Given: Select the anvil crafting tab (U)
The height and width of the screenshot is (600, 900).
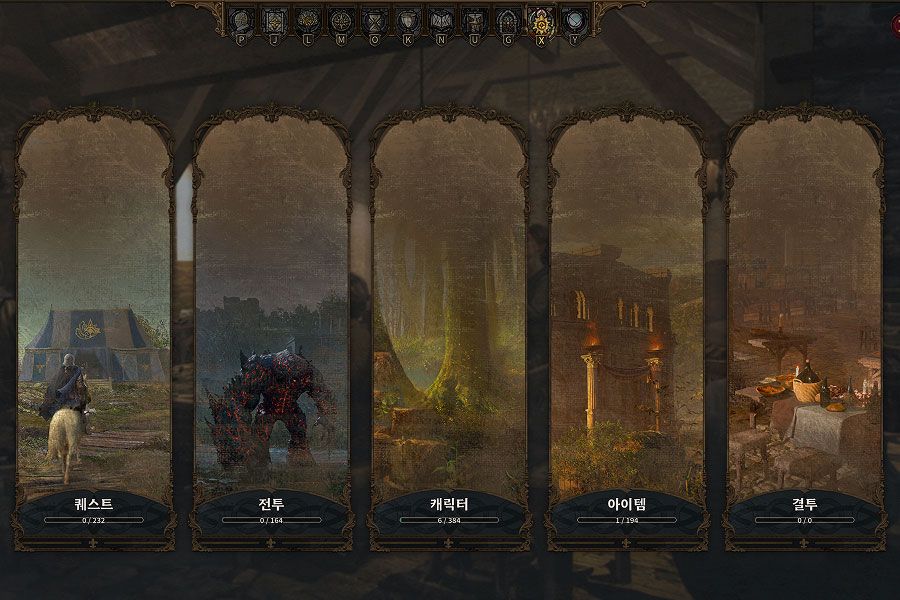Looking at the screenshot, I should [474, 19].
